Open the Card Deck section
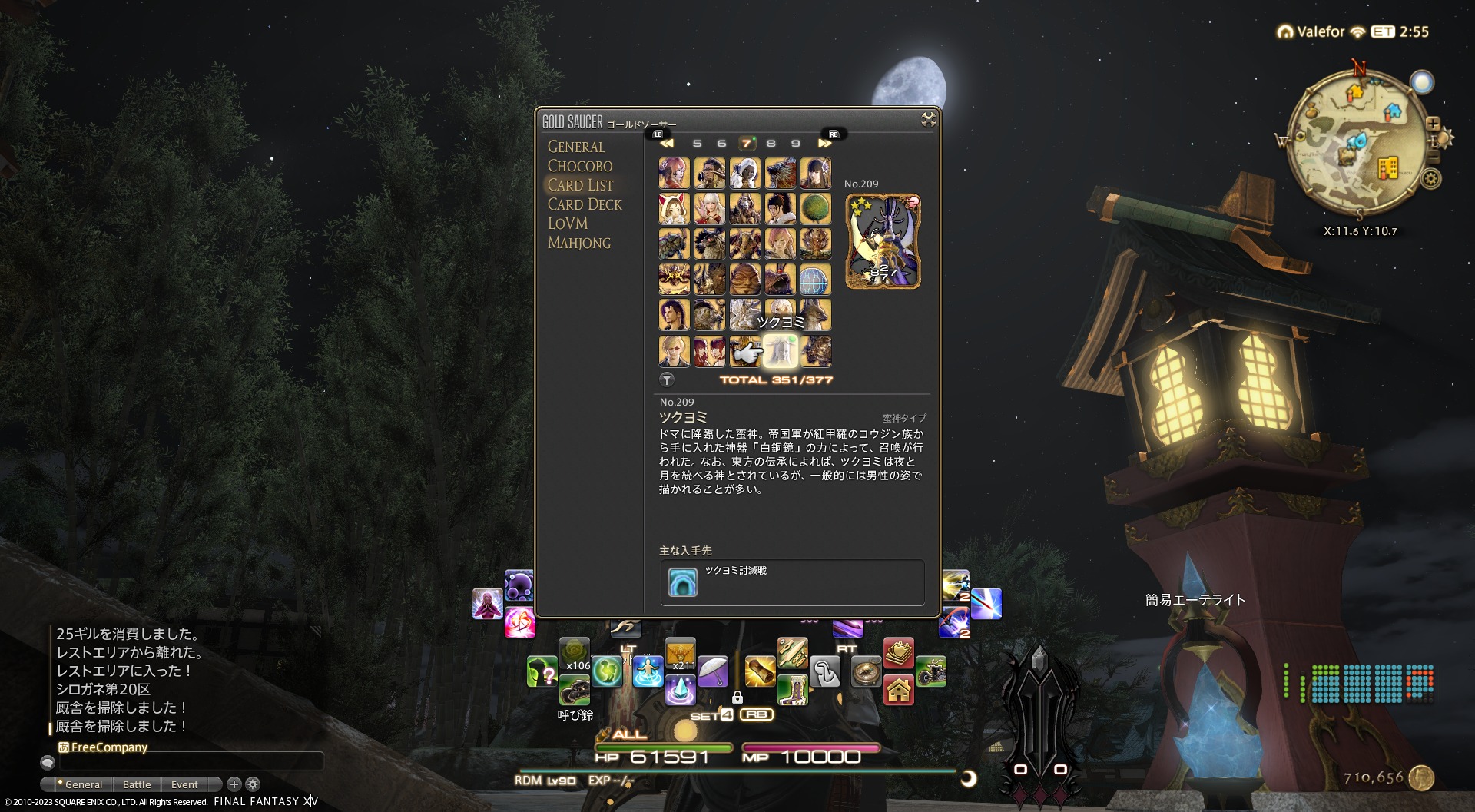Viewport: 1475px width, 812px height. click(585, 204)
